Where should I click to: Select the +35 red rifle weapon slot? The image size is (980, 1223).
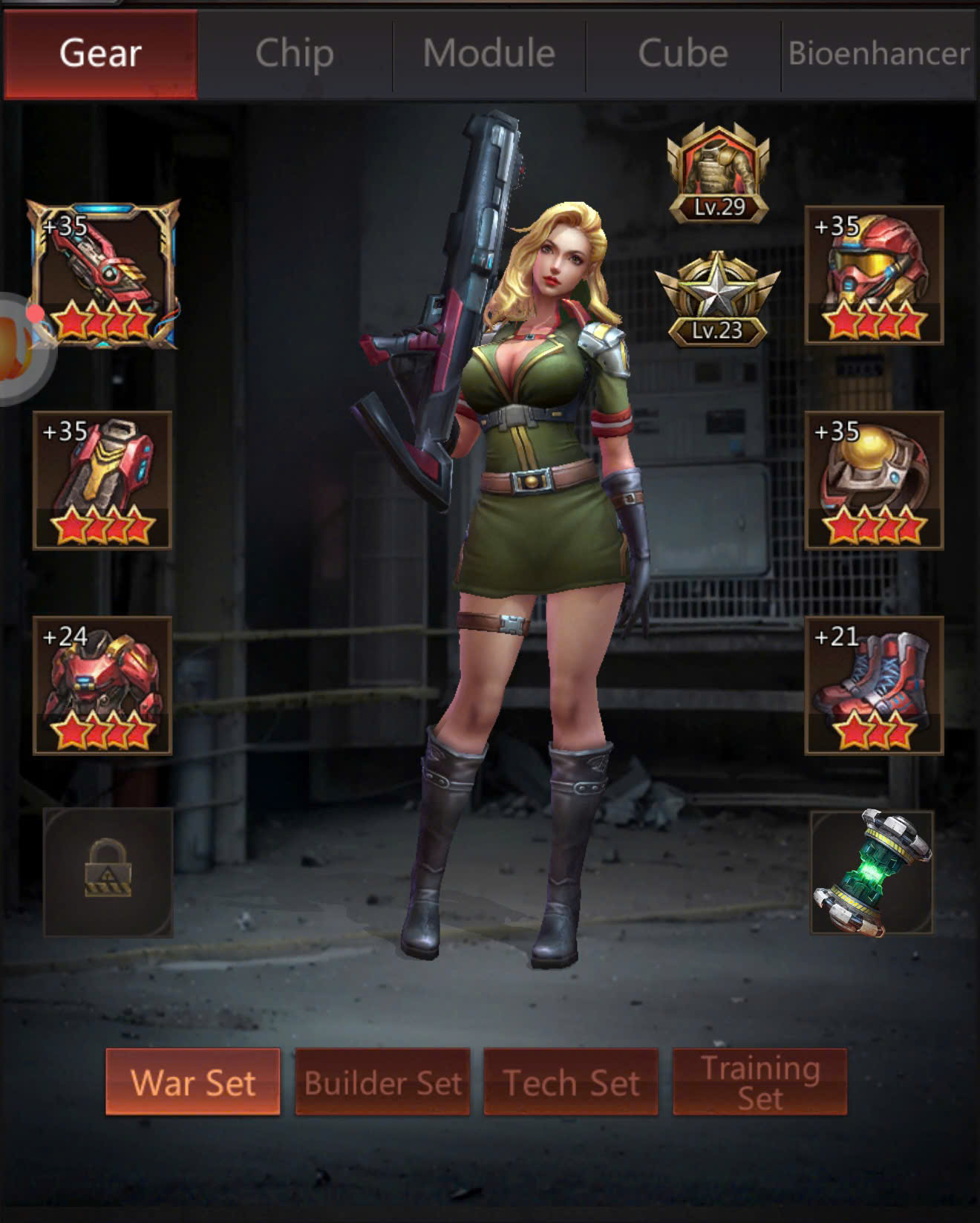[x=104, y=275]
